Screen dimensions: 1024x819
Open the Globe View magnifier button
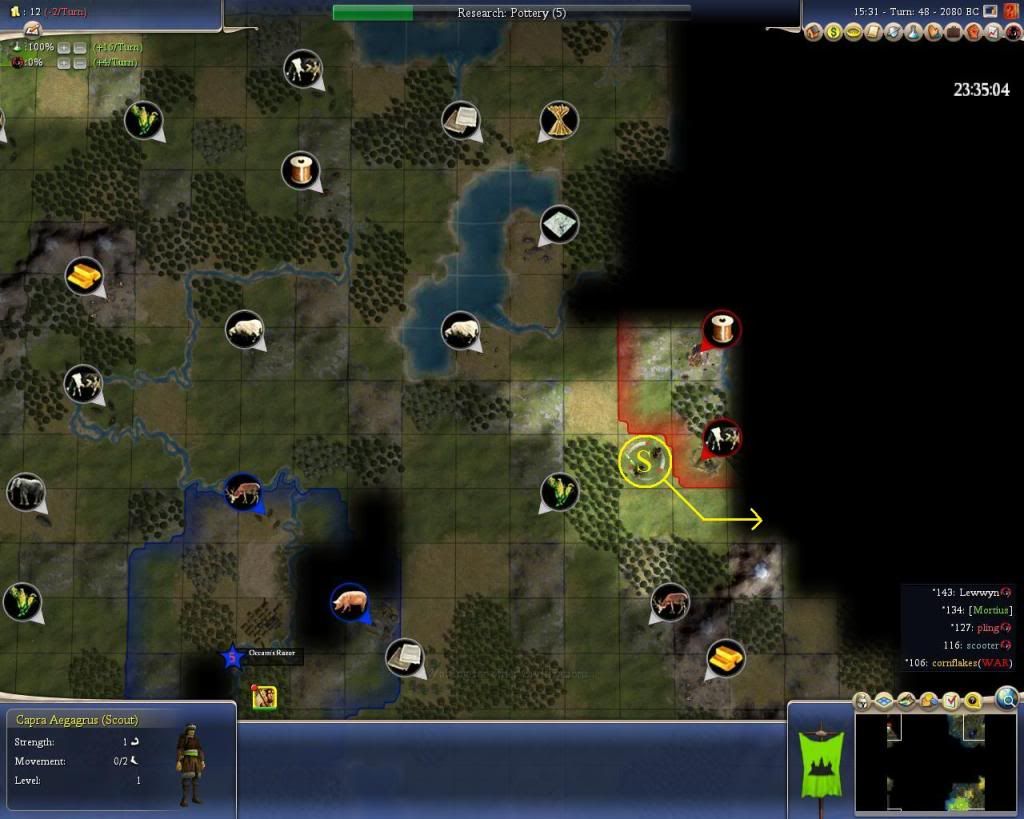pos(1007,698)
